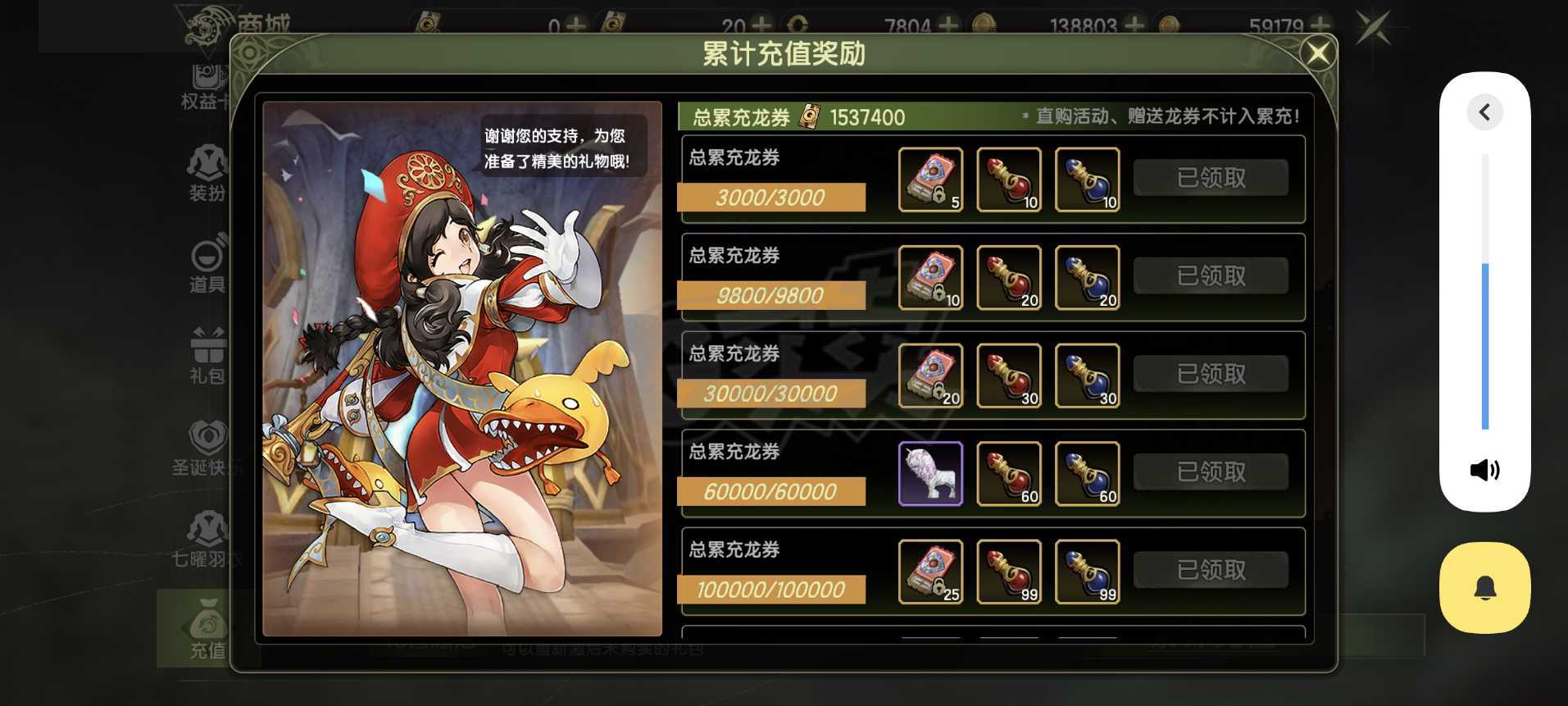
Task: Click the 已领取 button for 30000 tier
Action: coord(1211,375)
